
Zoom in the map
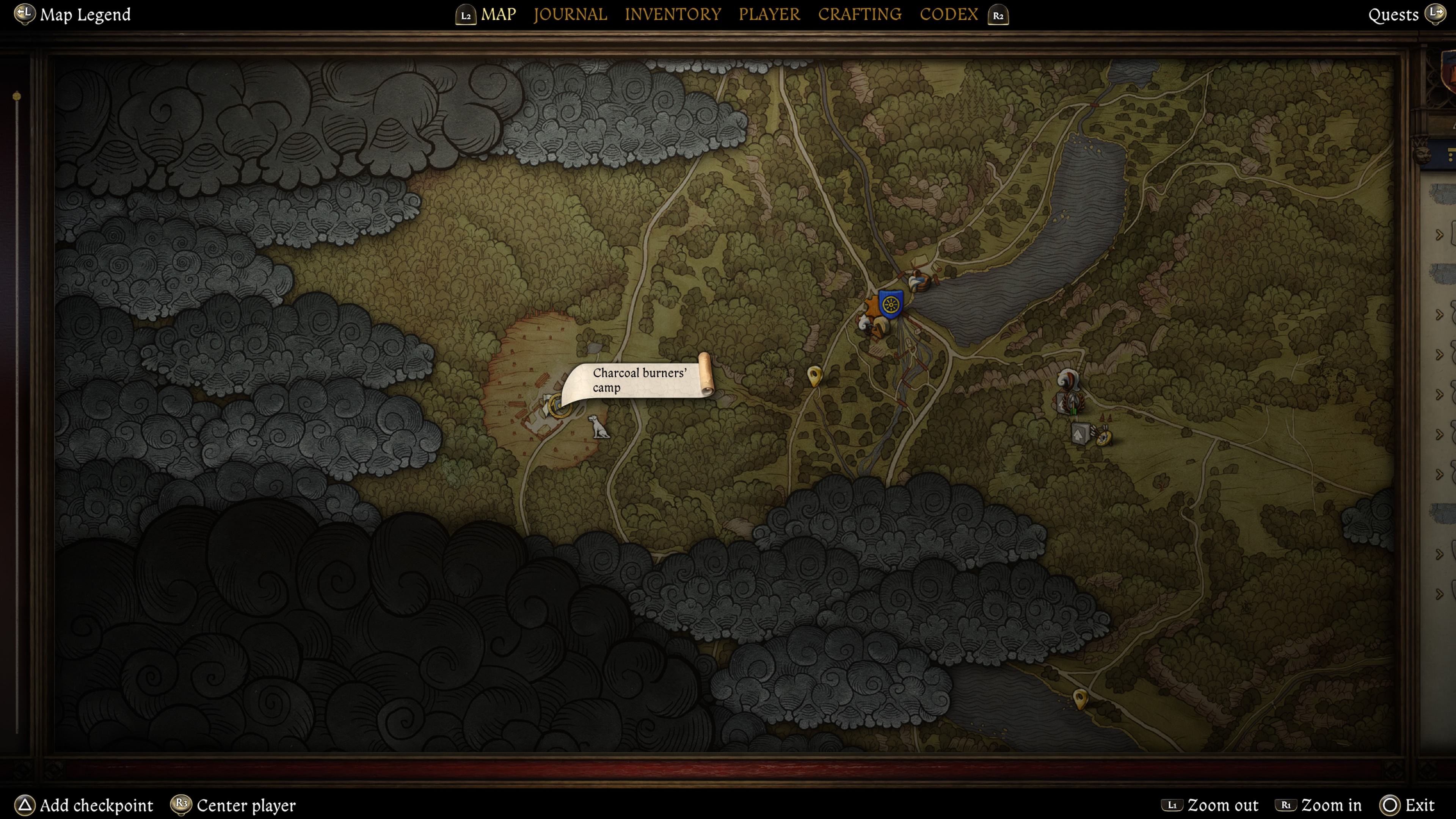tap(1330, 805)
